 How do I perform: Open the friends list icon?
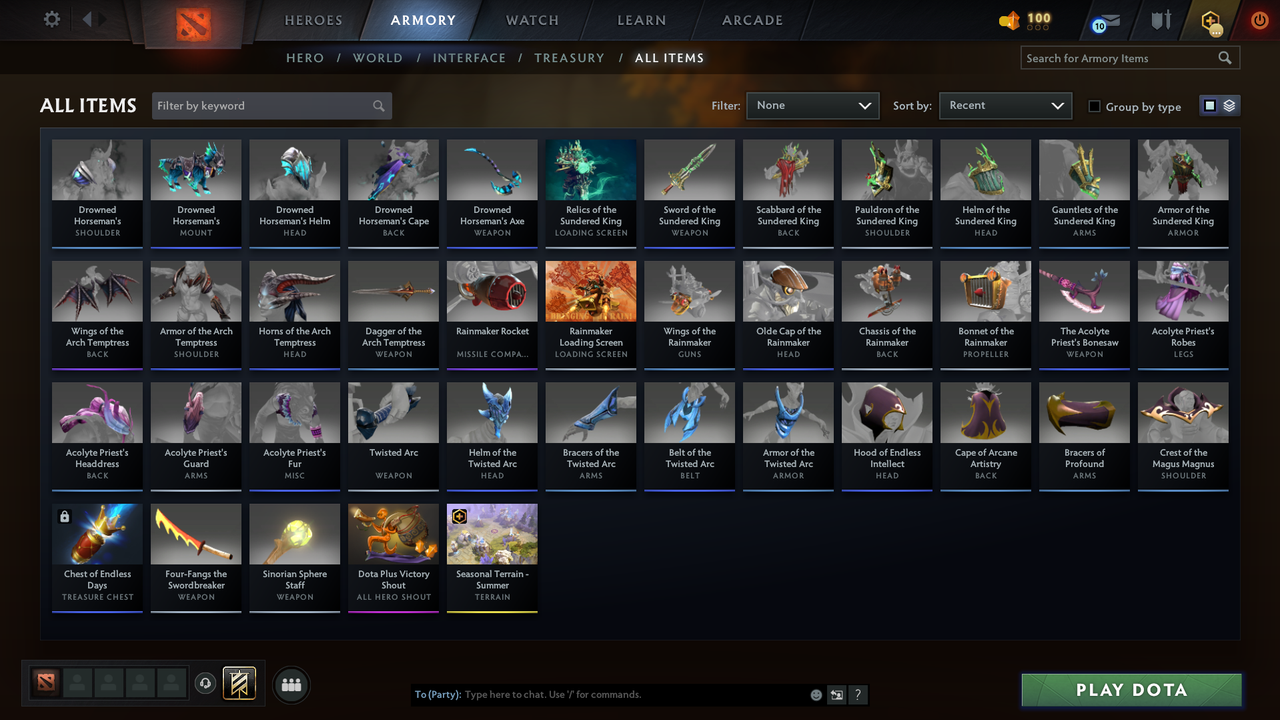(290, 685)
